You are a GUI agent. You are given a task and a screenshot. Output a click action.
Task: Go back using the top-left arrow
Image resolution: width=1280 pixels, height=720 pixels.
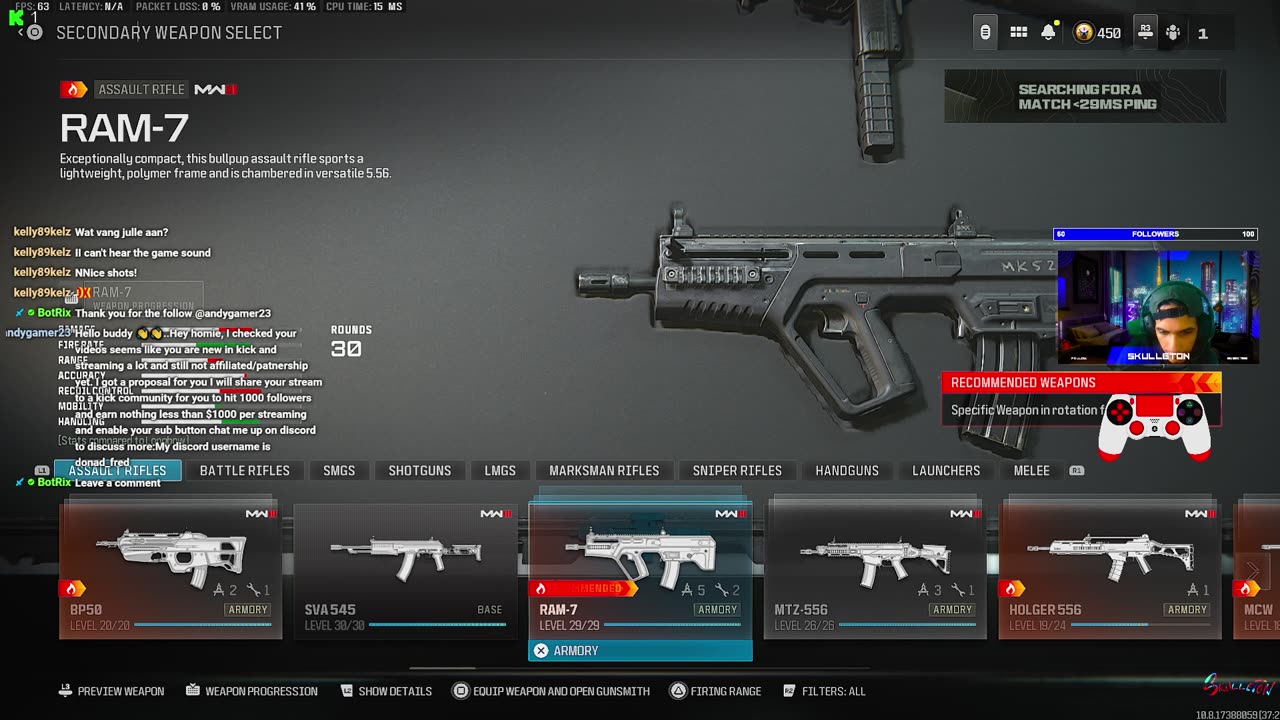(22, 33)
